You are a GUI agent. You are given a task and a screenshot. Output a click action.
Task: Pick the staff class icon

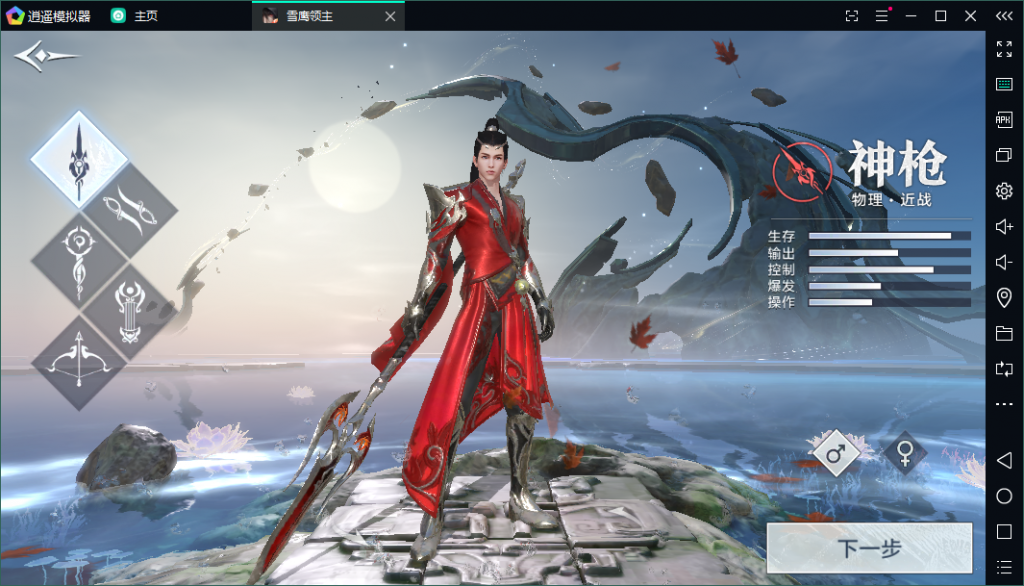pos(79,258)
